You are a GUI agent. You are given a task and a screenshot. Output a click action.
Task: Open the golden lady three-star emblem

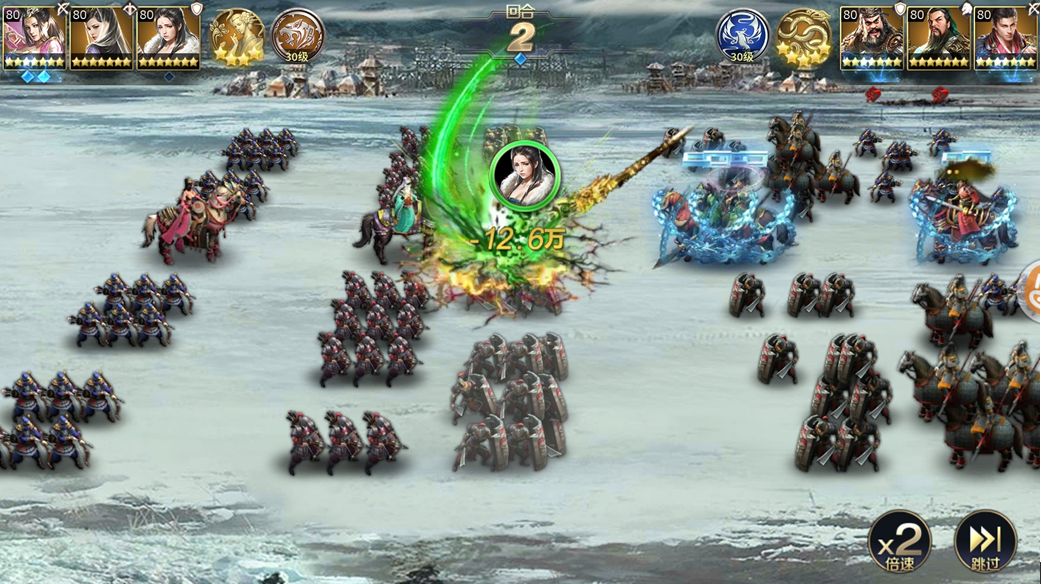pos(237,37)
